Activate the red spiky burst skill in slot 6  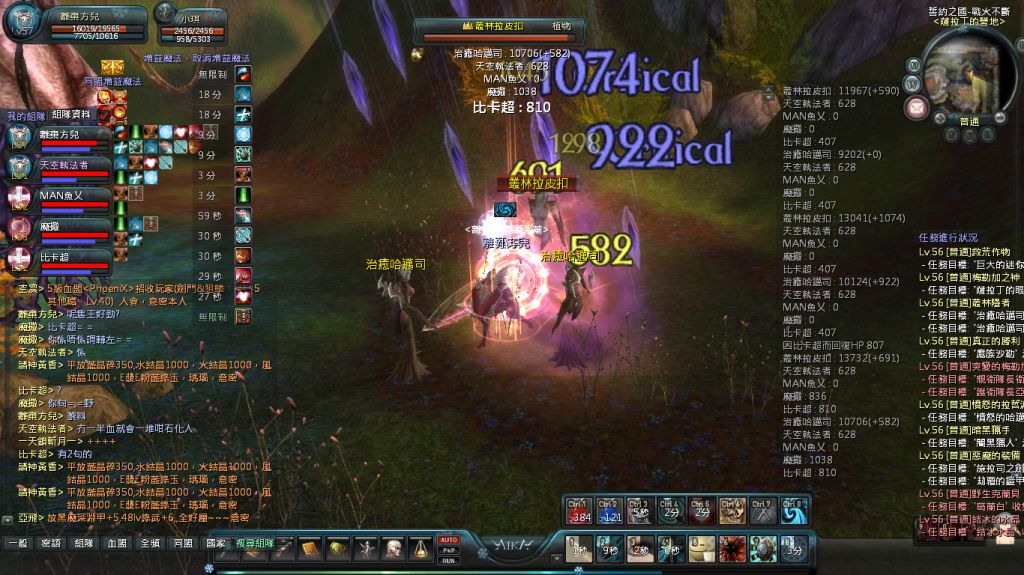tap(733, 548)
